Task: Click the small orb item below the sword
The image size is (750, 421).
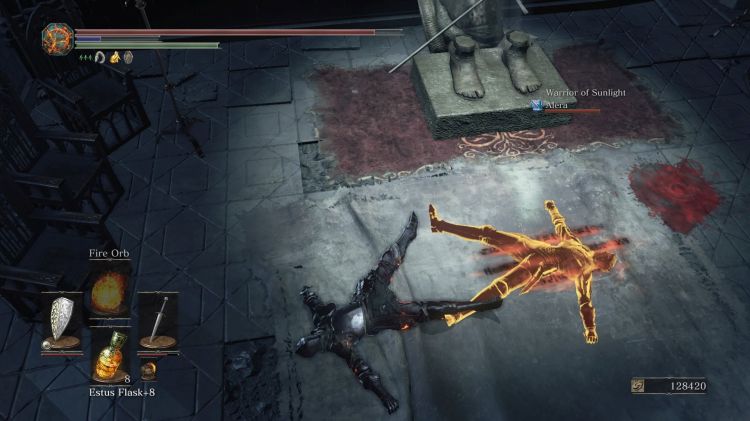Action: [148, 370]
